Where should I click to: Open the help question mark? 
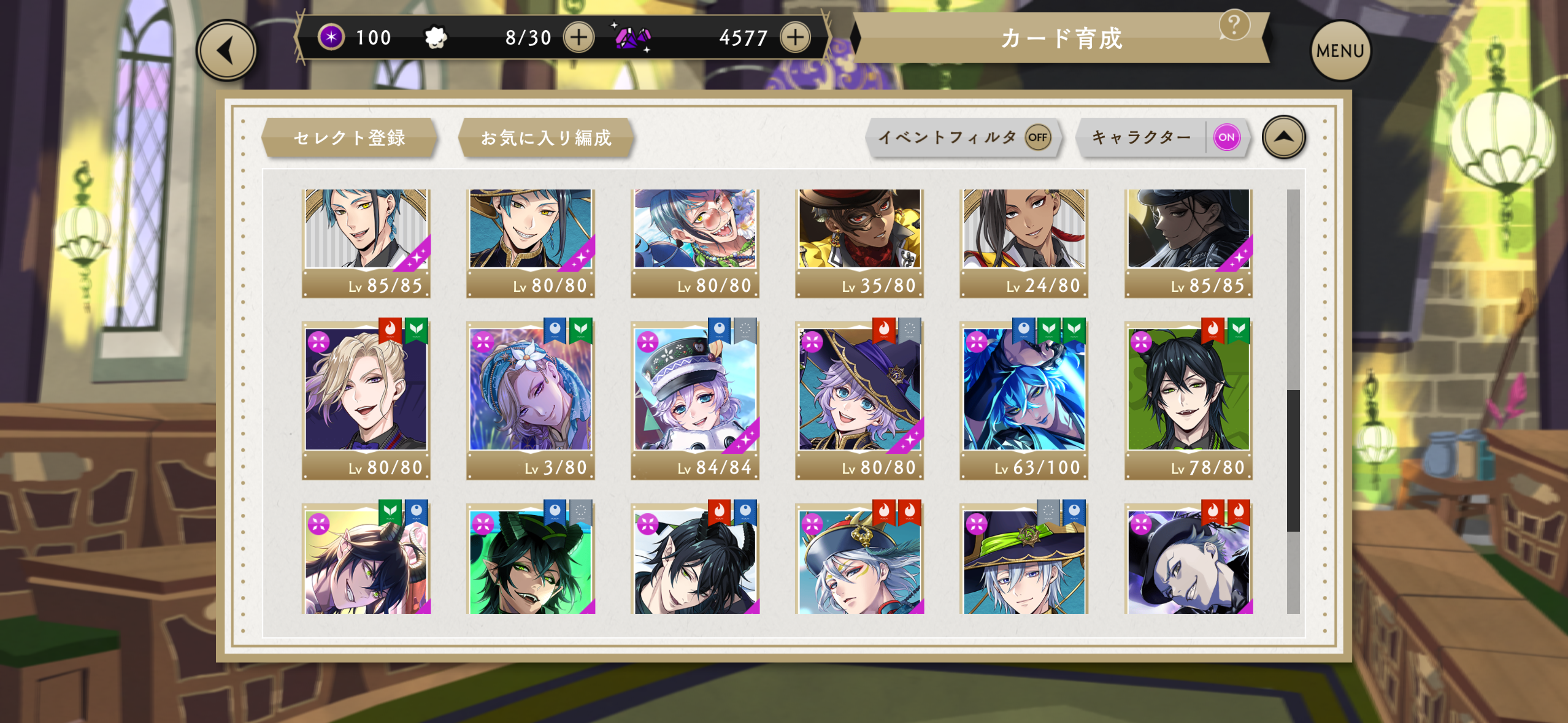click(x=1234, y=25)
